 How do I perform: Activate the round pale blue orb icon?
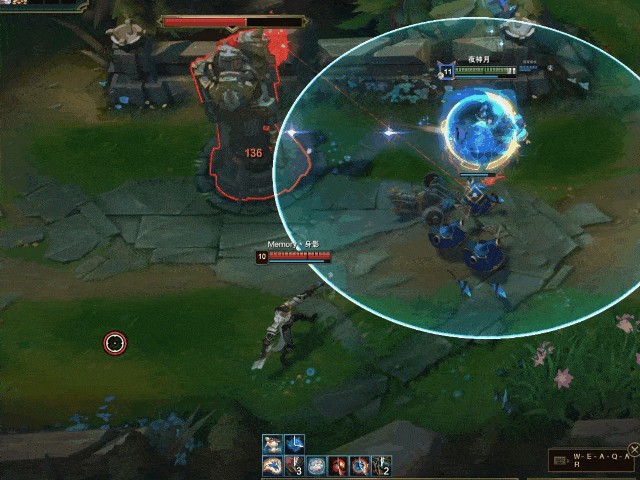coord(316,465)
